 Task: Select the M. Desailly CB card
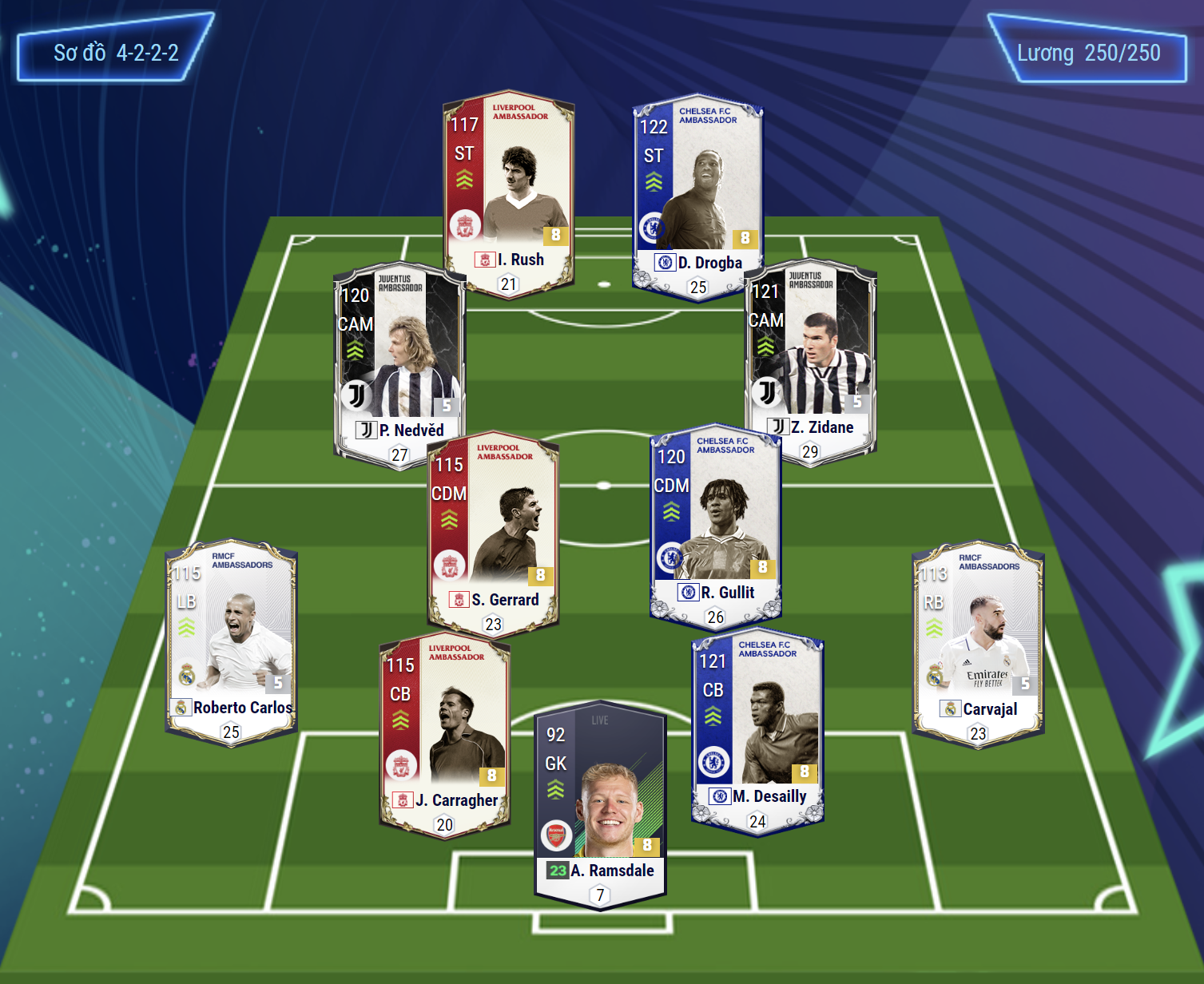(757, 731)
